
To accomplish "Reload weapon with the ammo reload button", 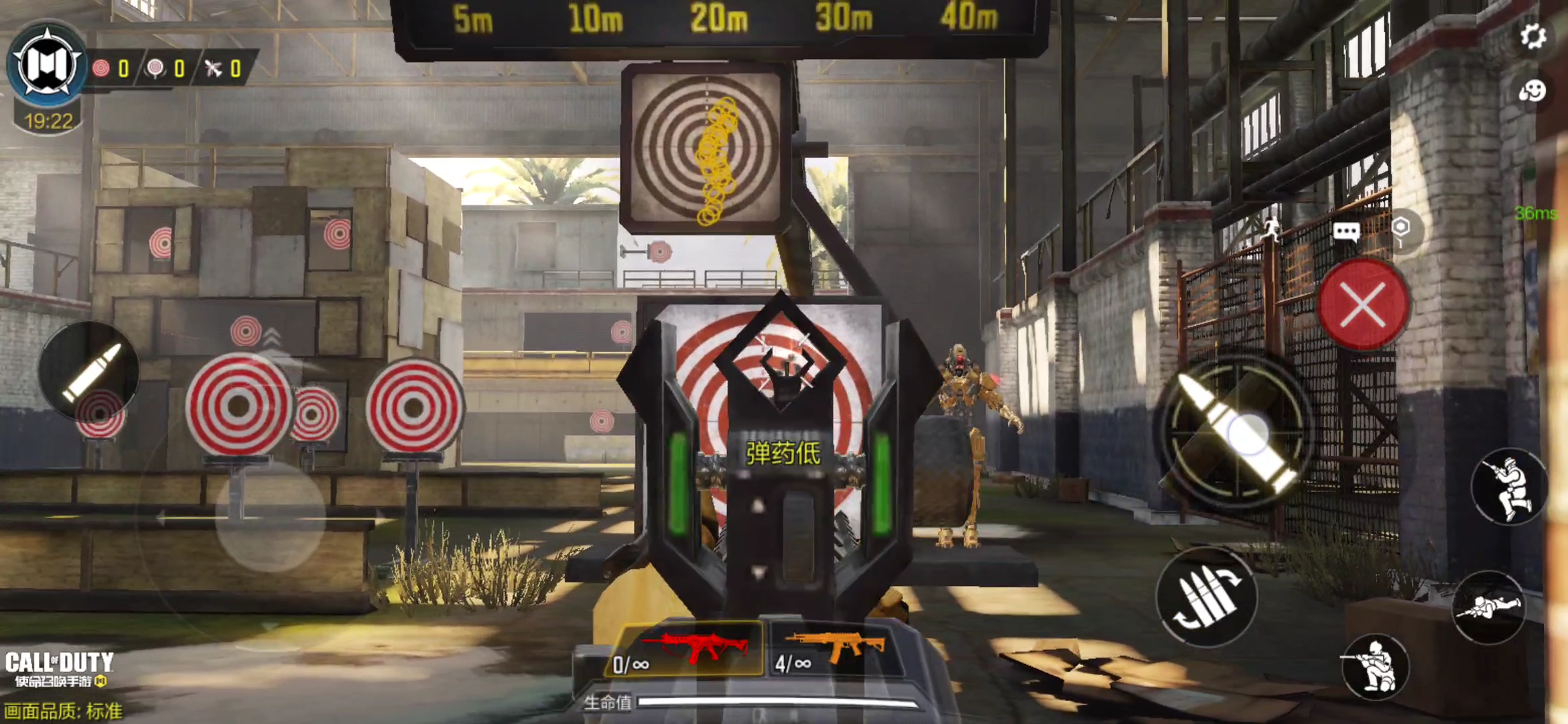I will click(x=1206, y=595).
